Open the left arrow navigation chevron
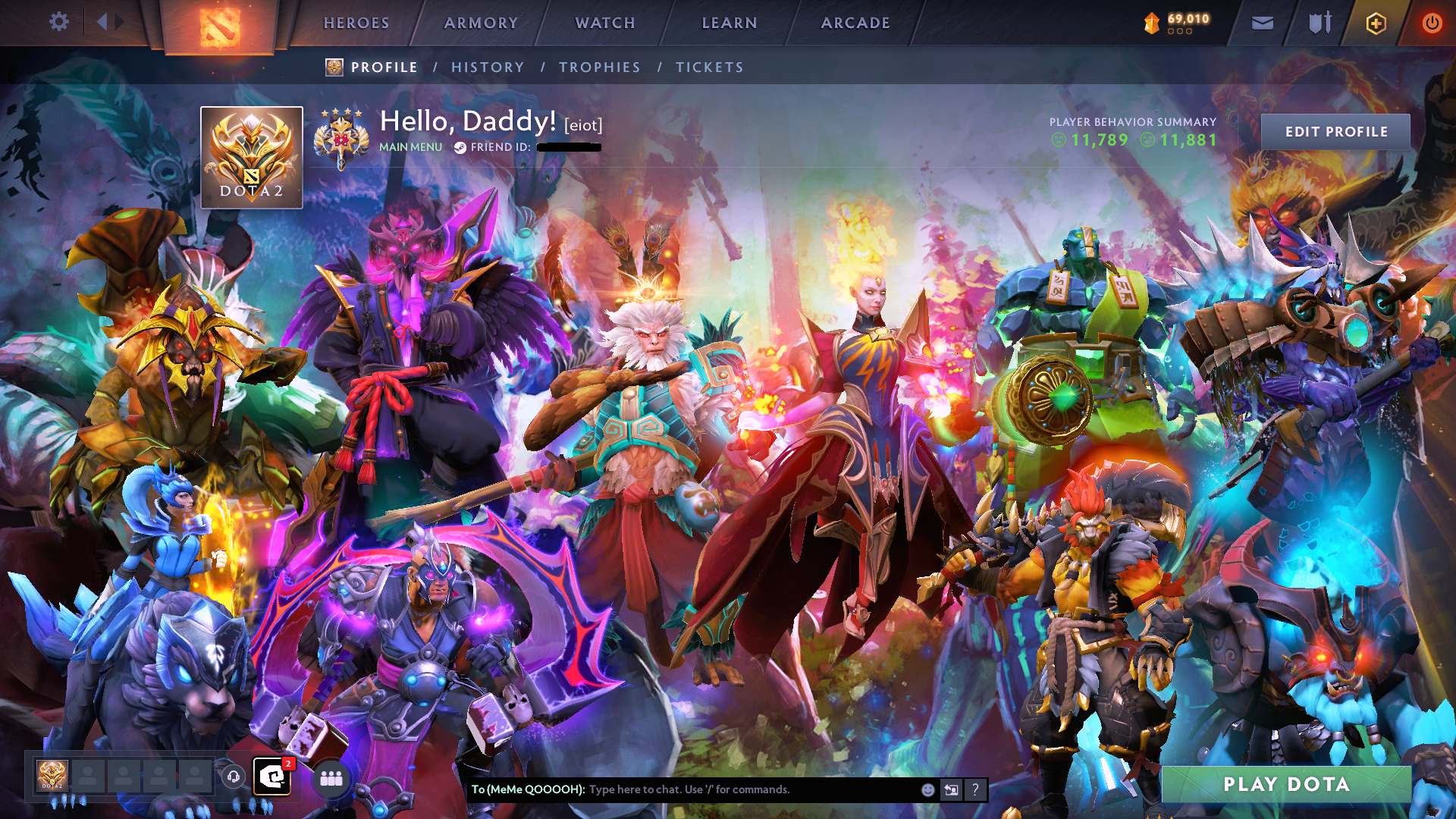 click(103, 23)
